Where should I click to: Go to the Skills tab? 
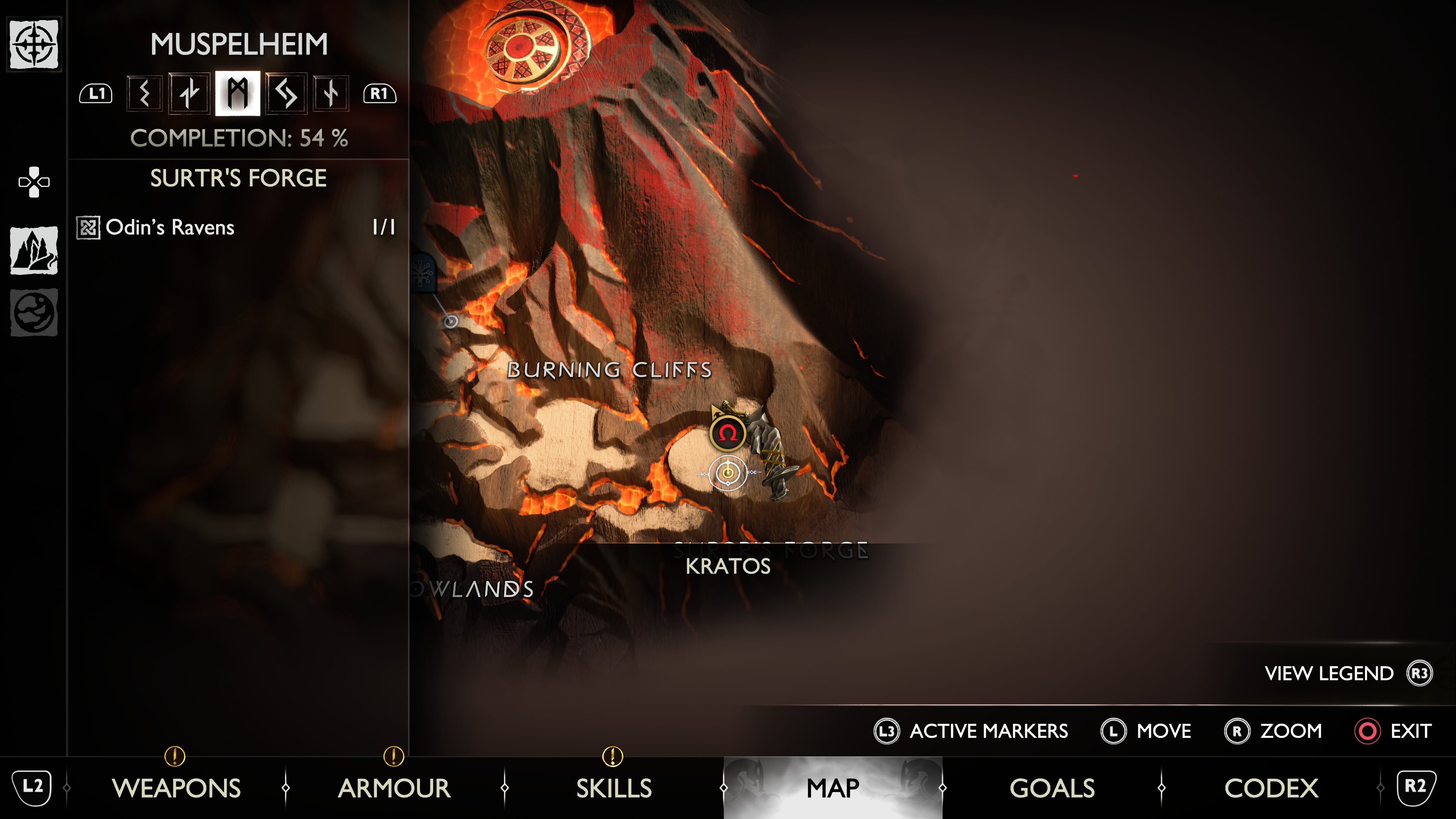tap(614, 788)
